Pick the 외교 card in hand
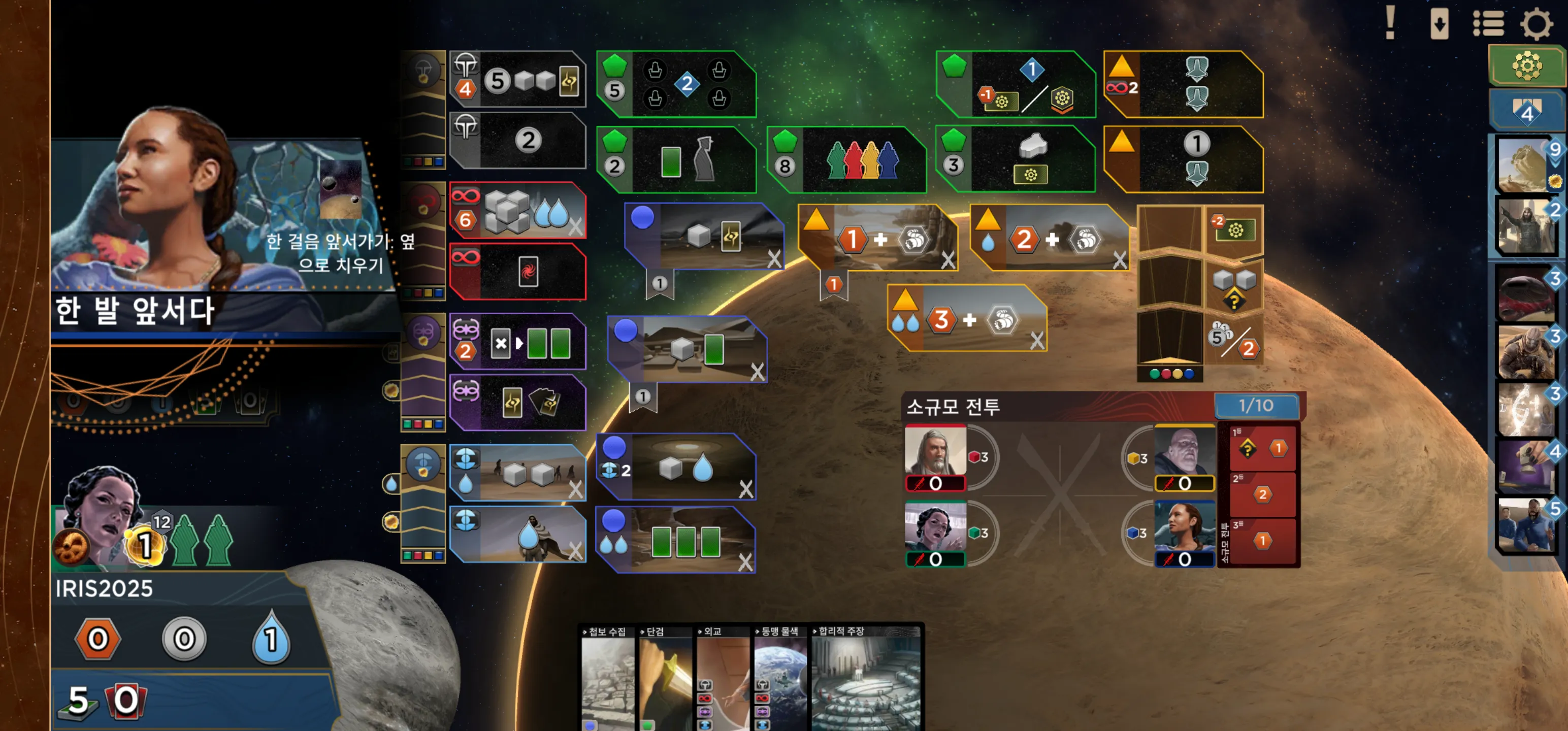Image resolution: width=1568 pixels, height=731 pixels. [722, 679]
